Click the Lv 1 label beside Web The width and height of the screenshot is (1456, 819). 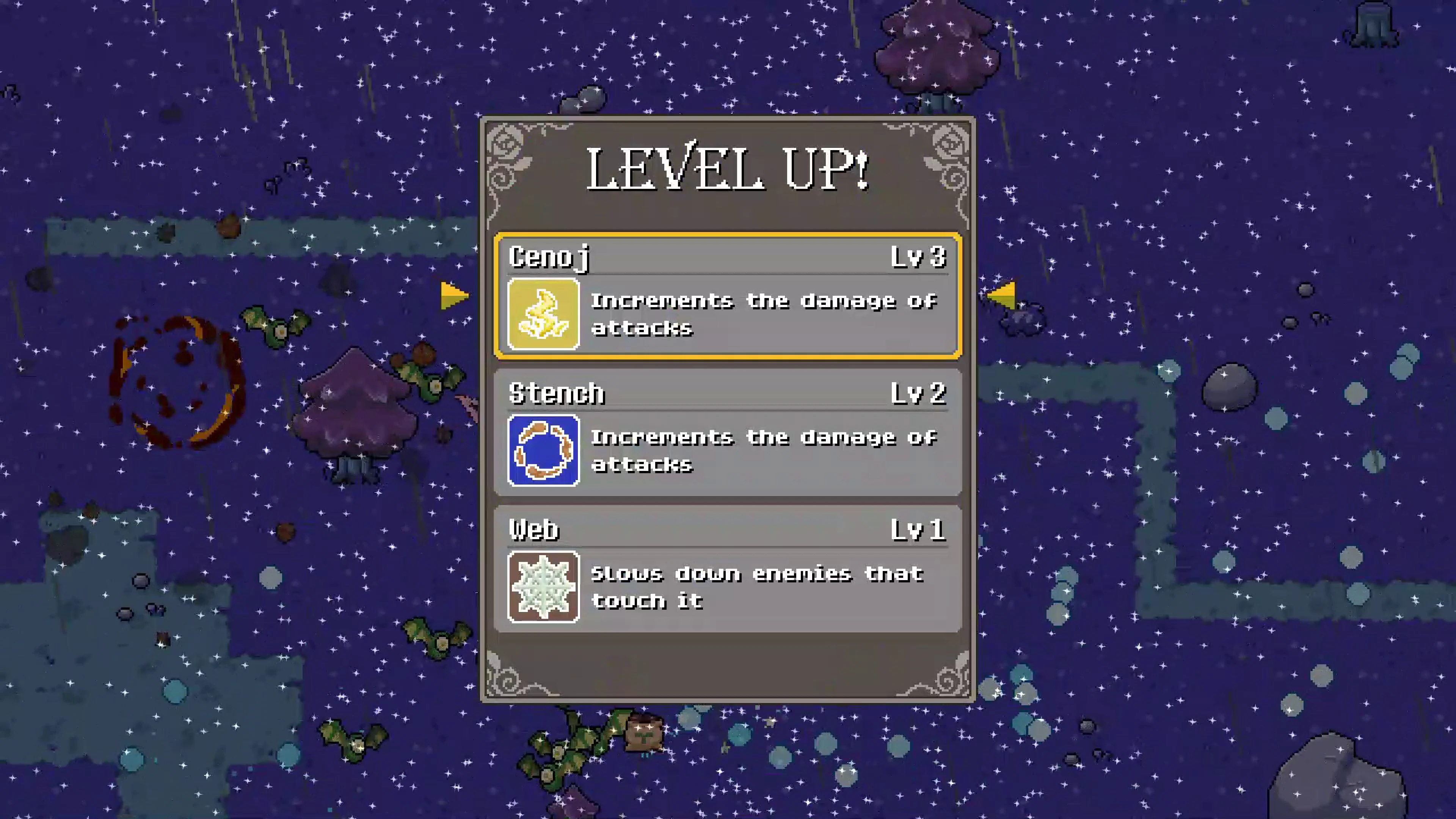pyautogui.click(x=918, y=530)
